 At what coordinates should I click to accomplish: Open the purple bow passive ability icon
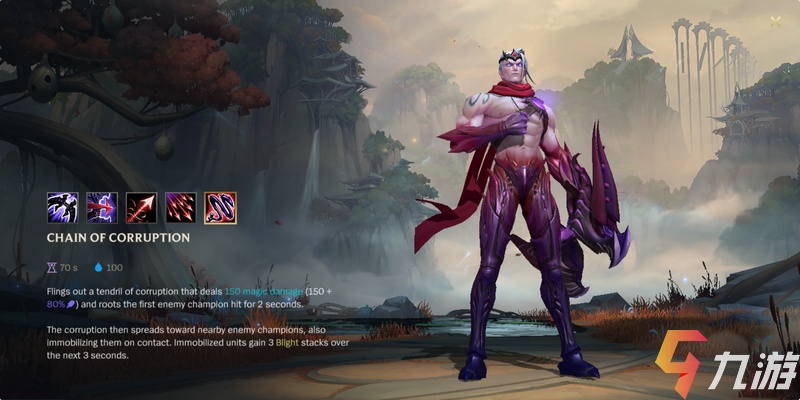[x=62, y=207]
